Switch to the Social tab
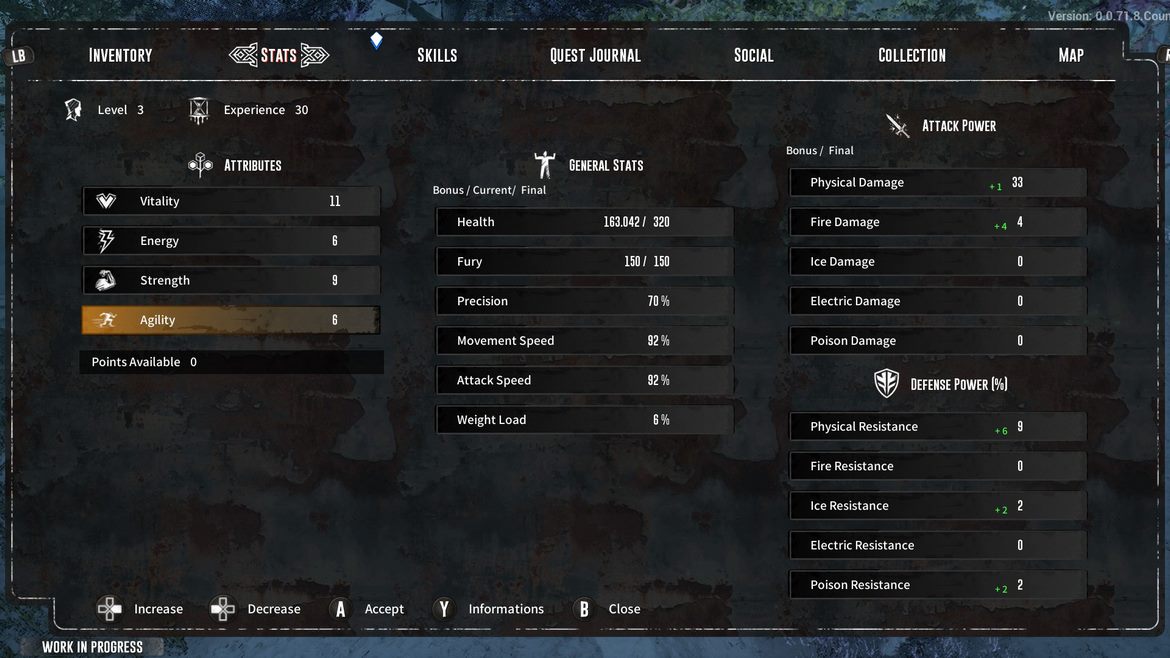 click(753, 55)
